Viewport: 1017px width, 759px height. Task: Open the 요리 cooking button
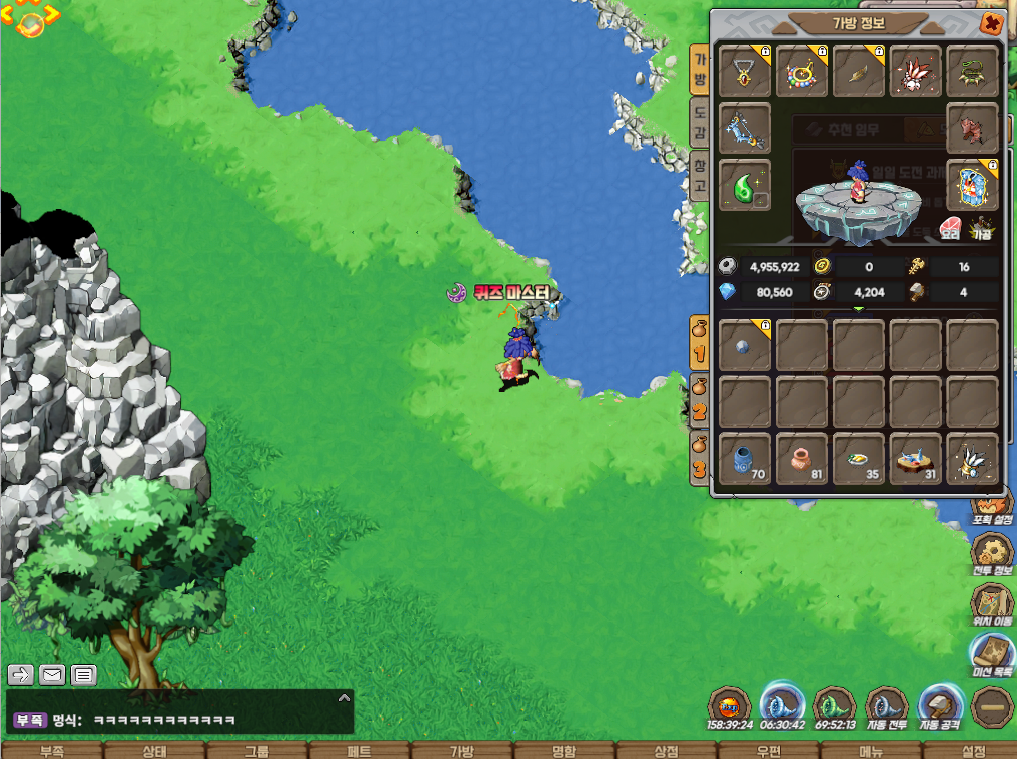coord(951,227)
